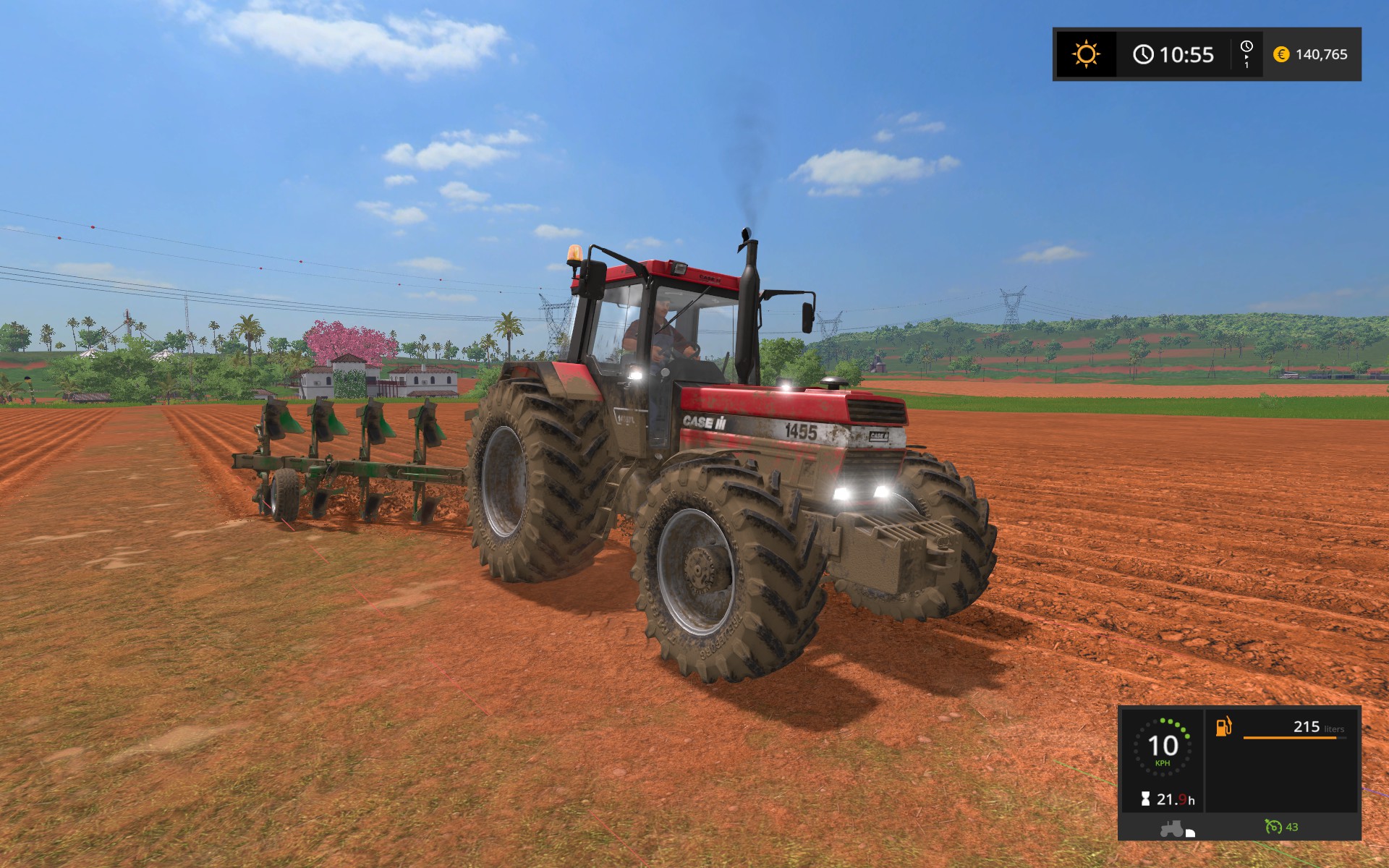Select the KPH speed readout
The image size is (1389, 868).
point(1161,765)
